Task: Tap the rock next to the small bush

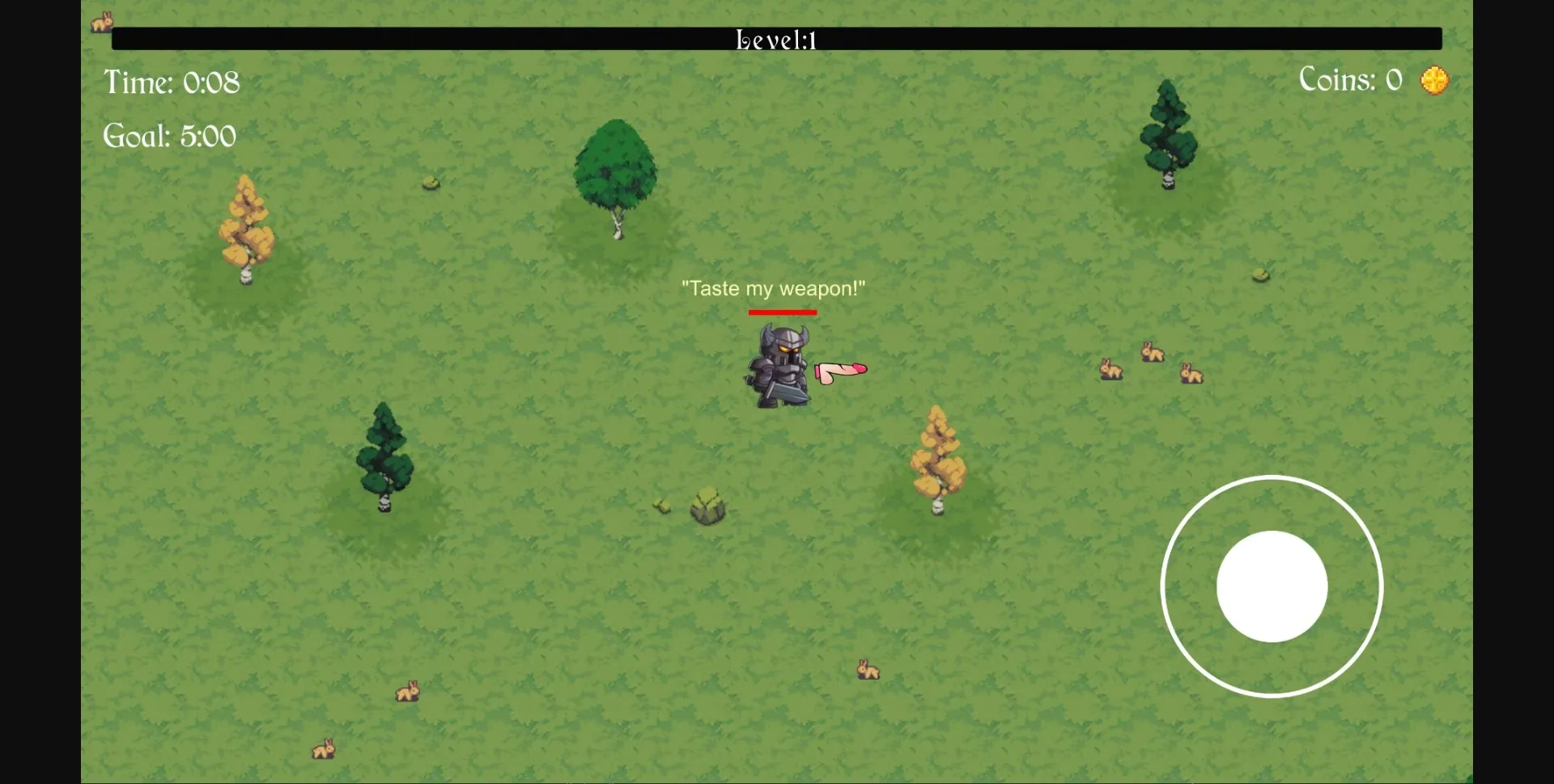Action: click(707, 506)
